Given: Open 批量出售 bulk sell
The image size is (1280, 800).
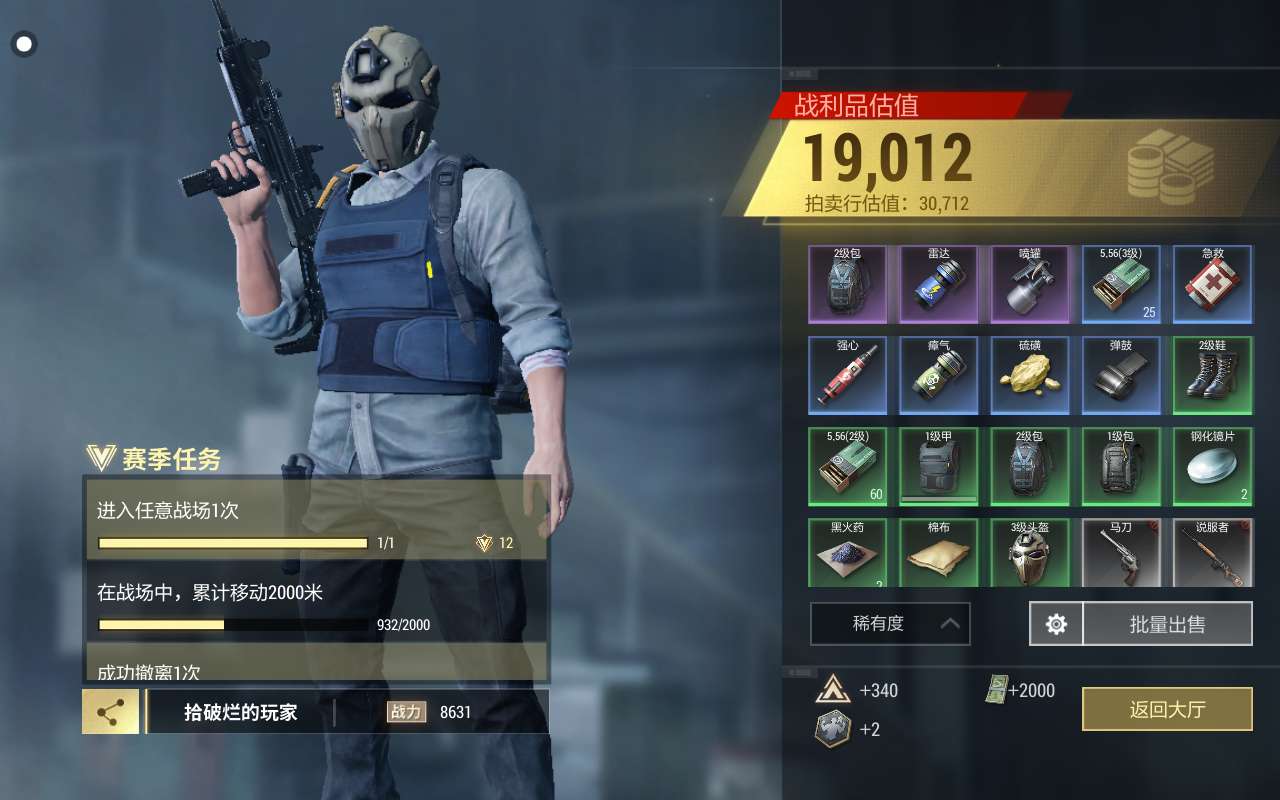Looking at the screenshot, I should (1167, 624).
